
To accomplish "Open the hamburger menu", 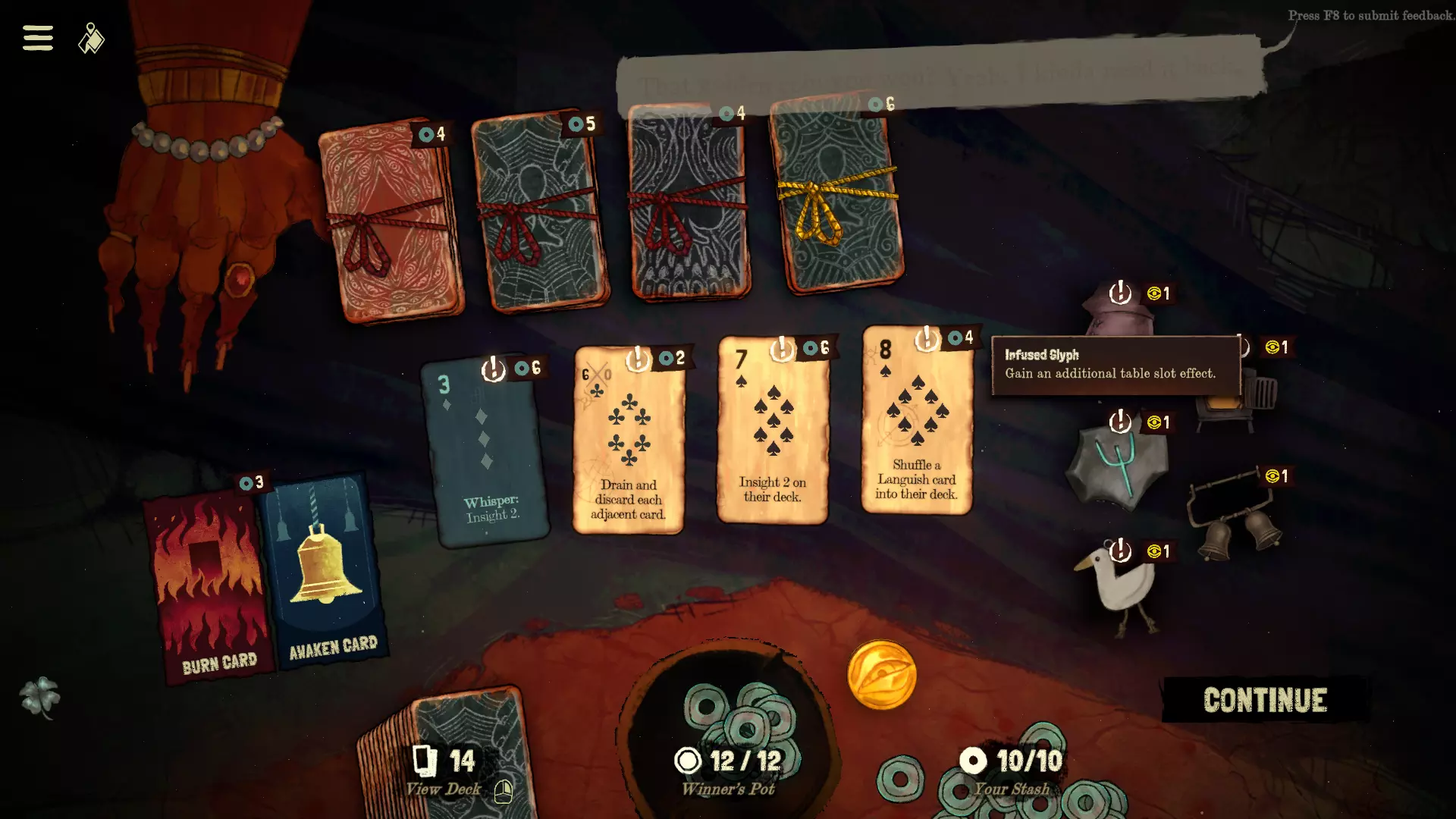I will click(38, 38).
